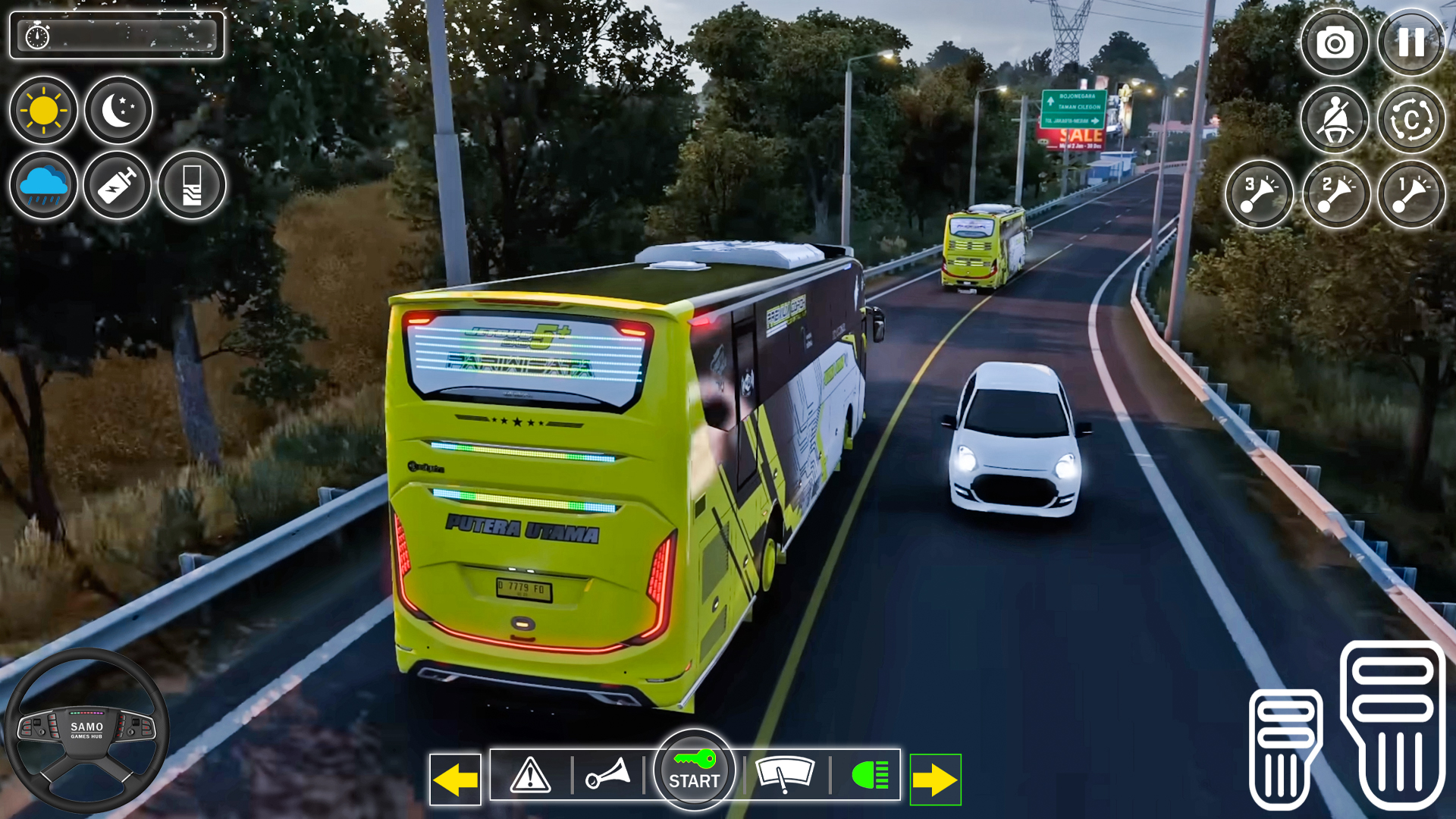This screenshot has height=819, width=1456.
Task: Sound horn number 2
Action: pos(1336,195)
